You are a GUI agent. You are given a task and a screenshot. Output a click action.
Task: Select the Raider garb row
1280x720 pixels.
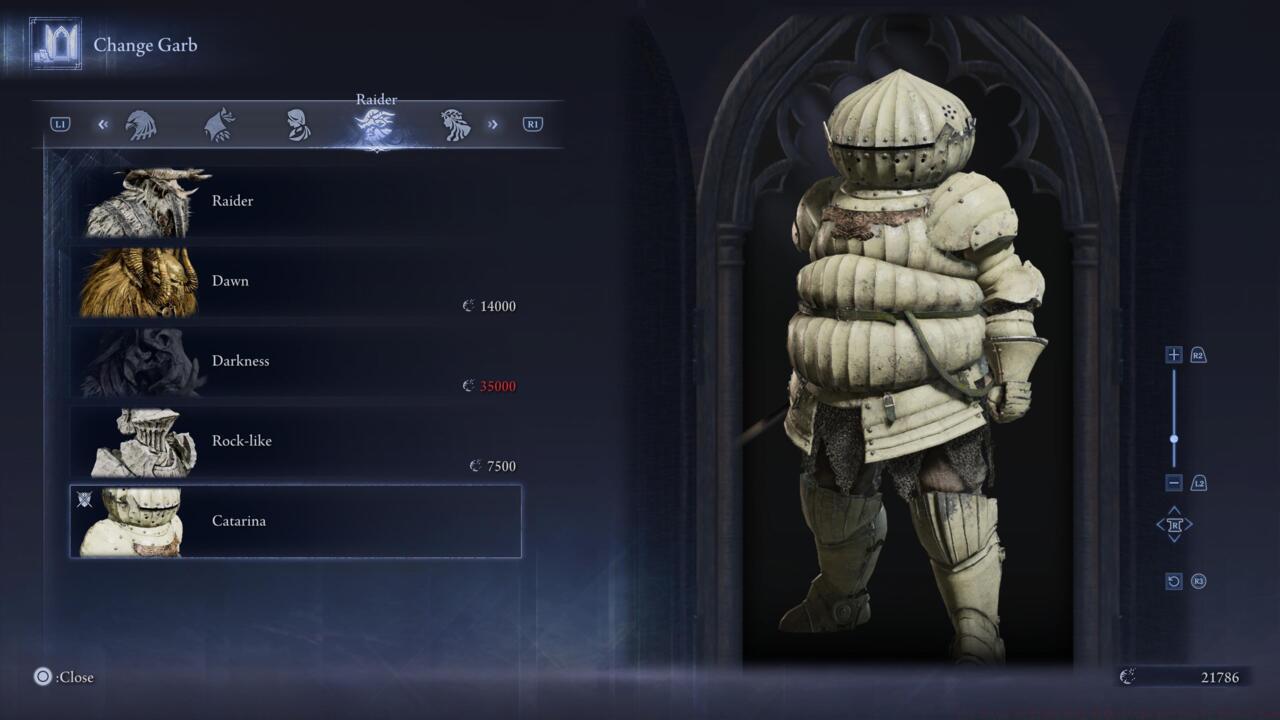(295, 201)
